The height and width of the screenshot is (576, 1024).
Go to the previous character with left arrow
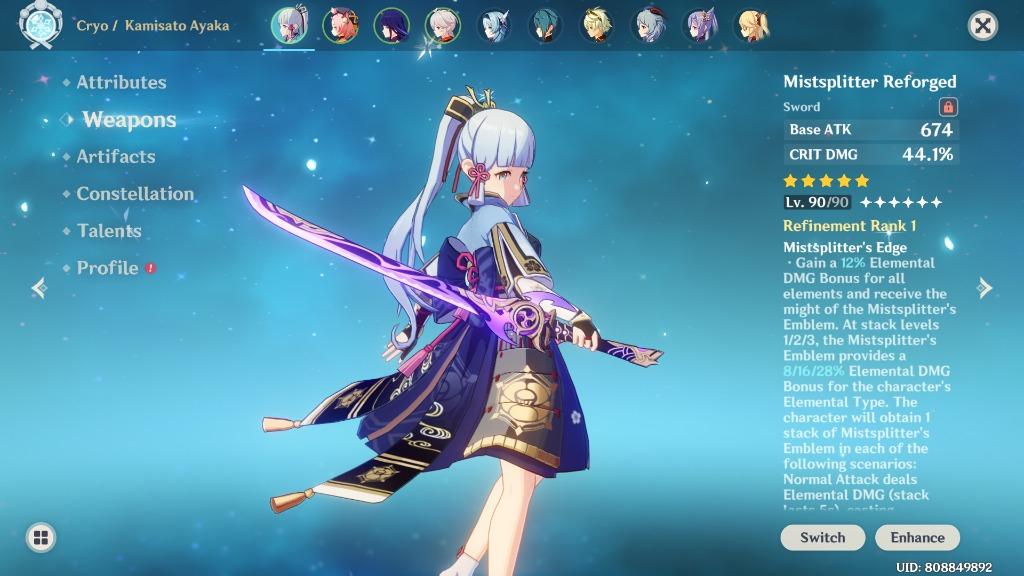click(x=39, y=288)
